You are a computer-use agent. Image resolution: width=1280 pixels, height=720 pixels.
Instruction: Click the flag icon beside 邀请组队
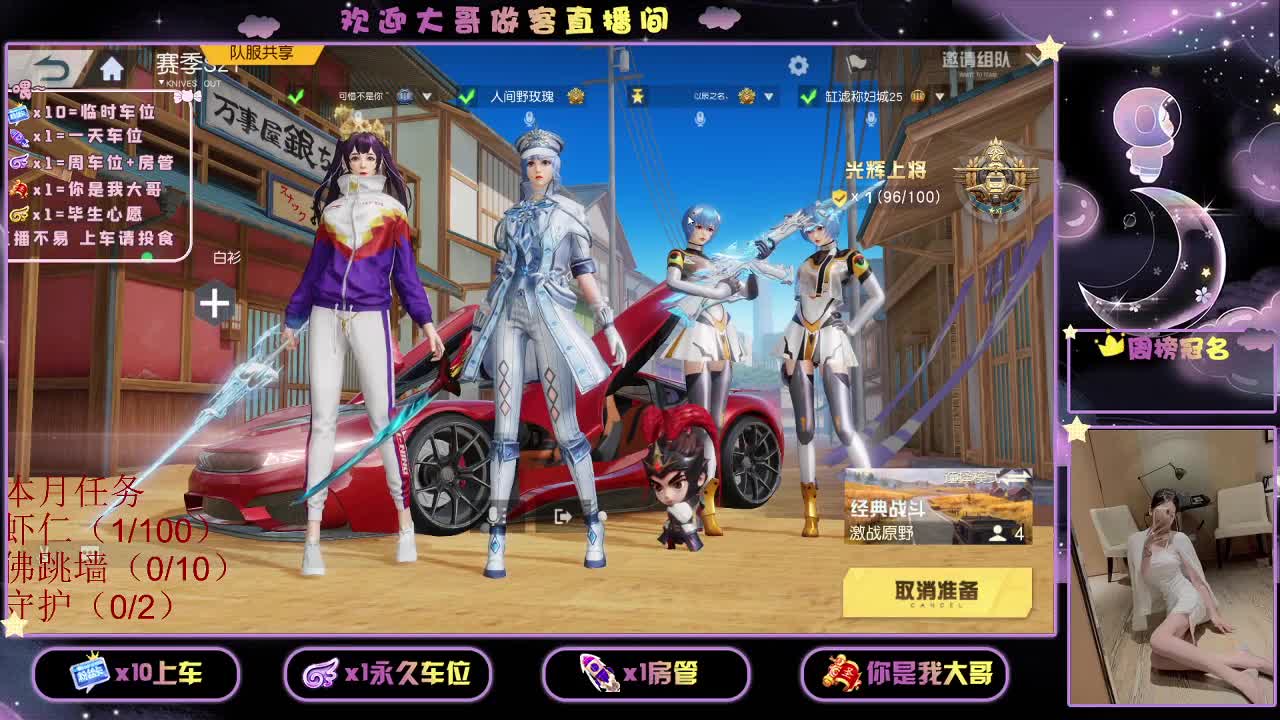pos(859,63)
